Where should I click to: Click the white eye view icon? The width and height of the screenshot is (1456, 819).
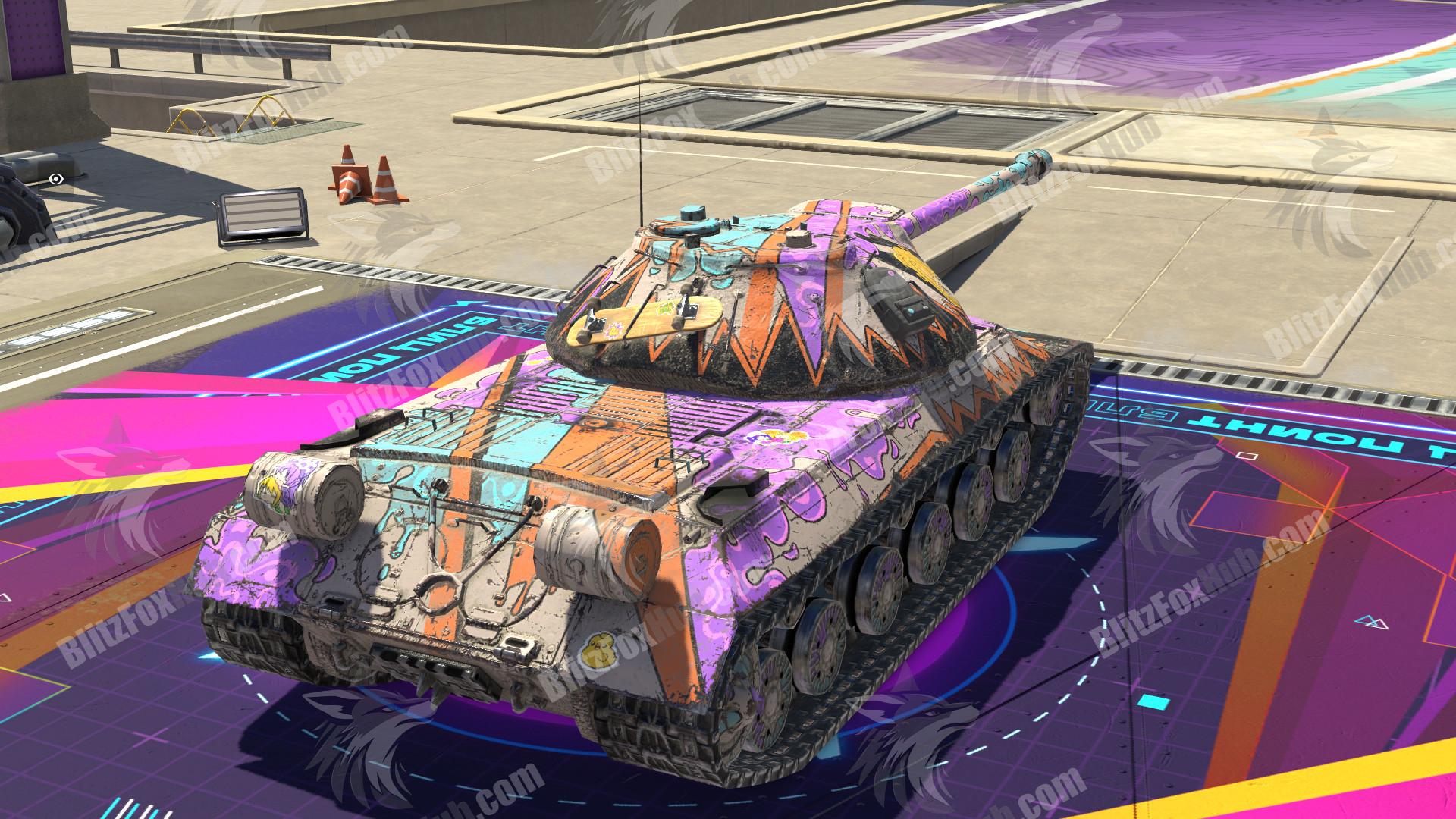[x=55, y=179]
